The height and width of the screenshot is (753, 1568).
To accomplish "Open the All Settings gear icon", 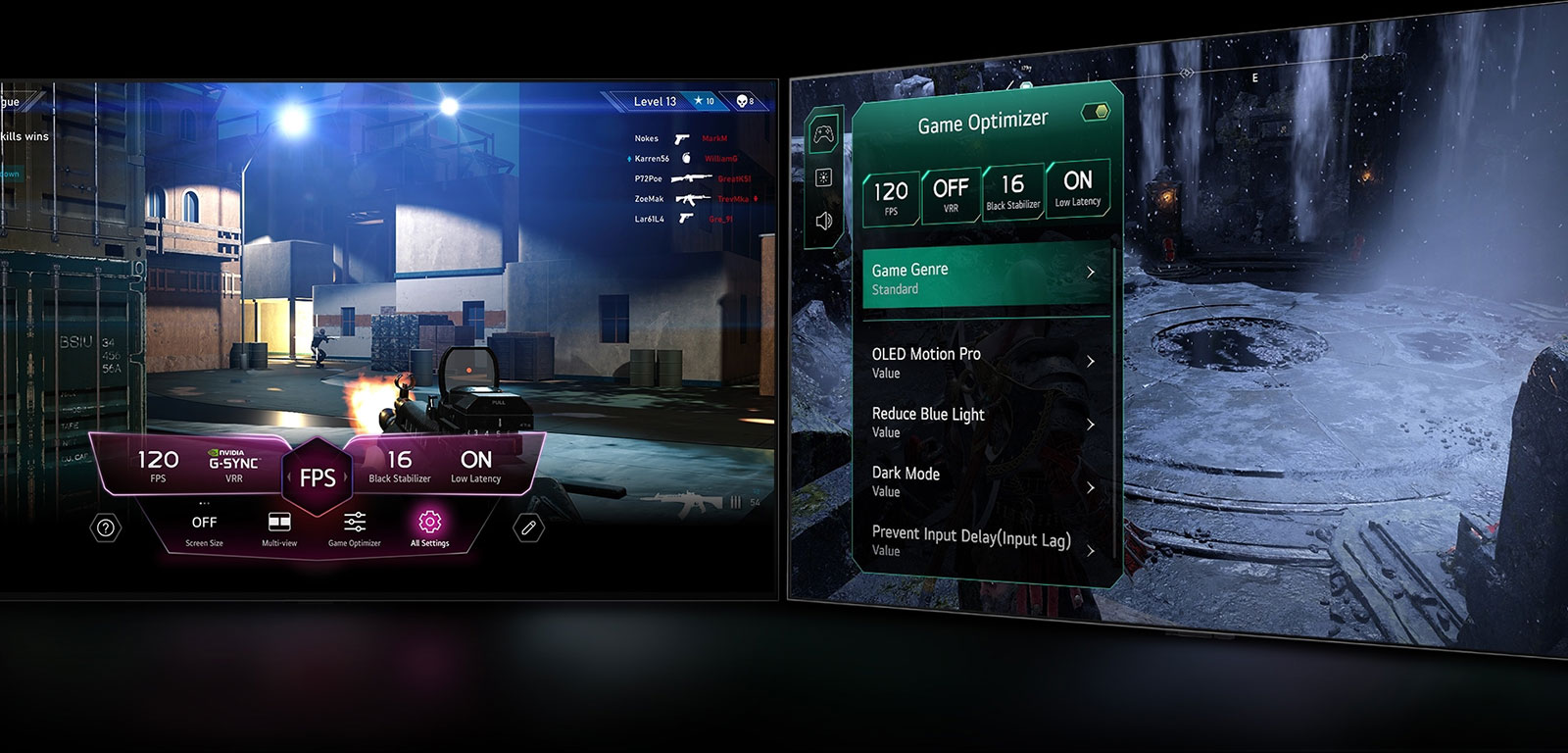I will pos(430,523).
